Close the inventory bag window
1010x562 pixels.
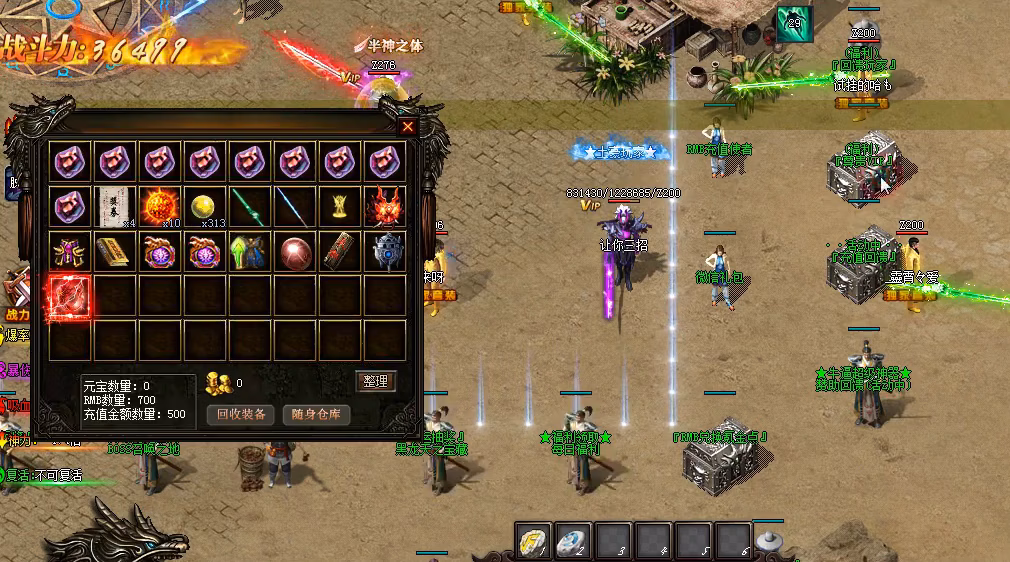[x=407, y=127]
